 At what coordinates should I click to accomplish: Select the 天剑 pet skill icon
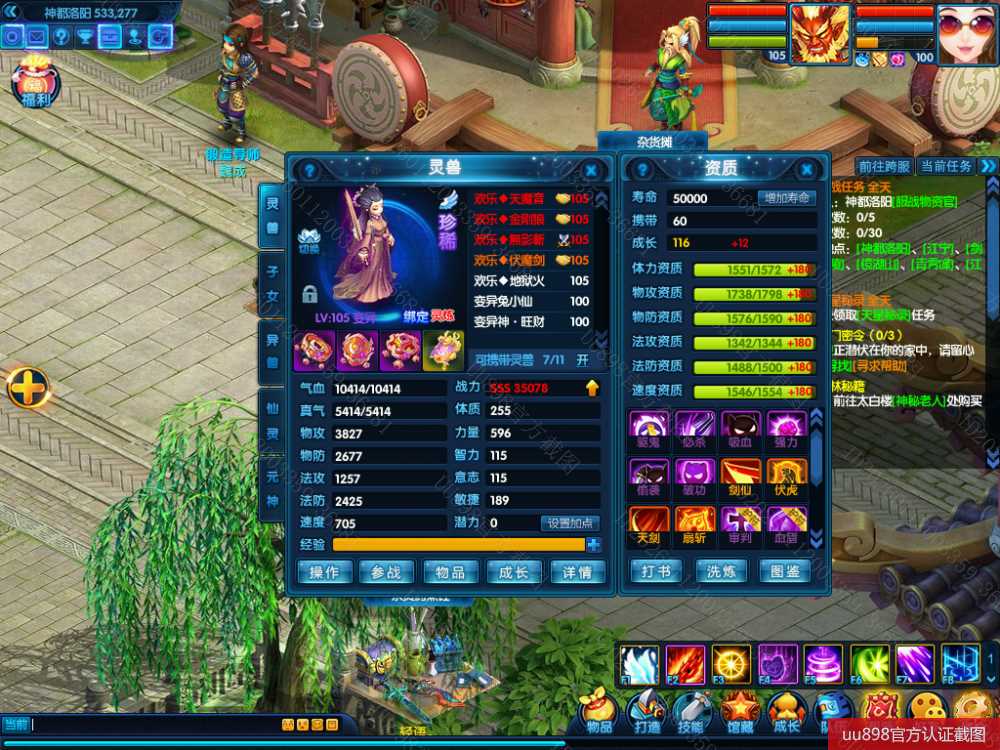649,522
